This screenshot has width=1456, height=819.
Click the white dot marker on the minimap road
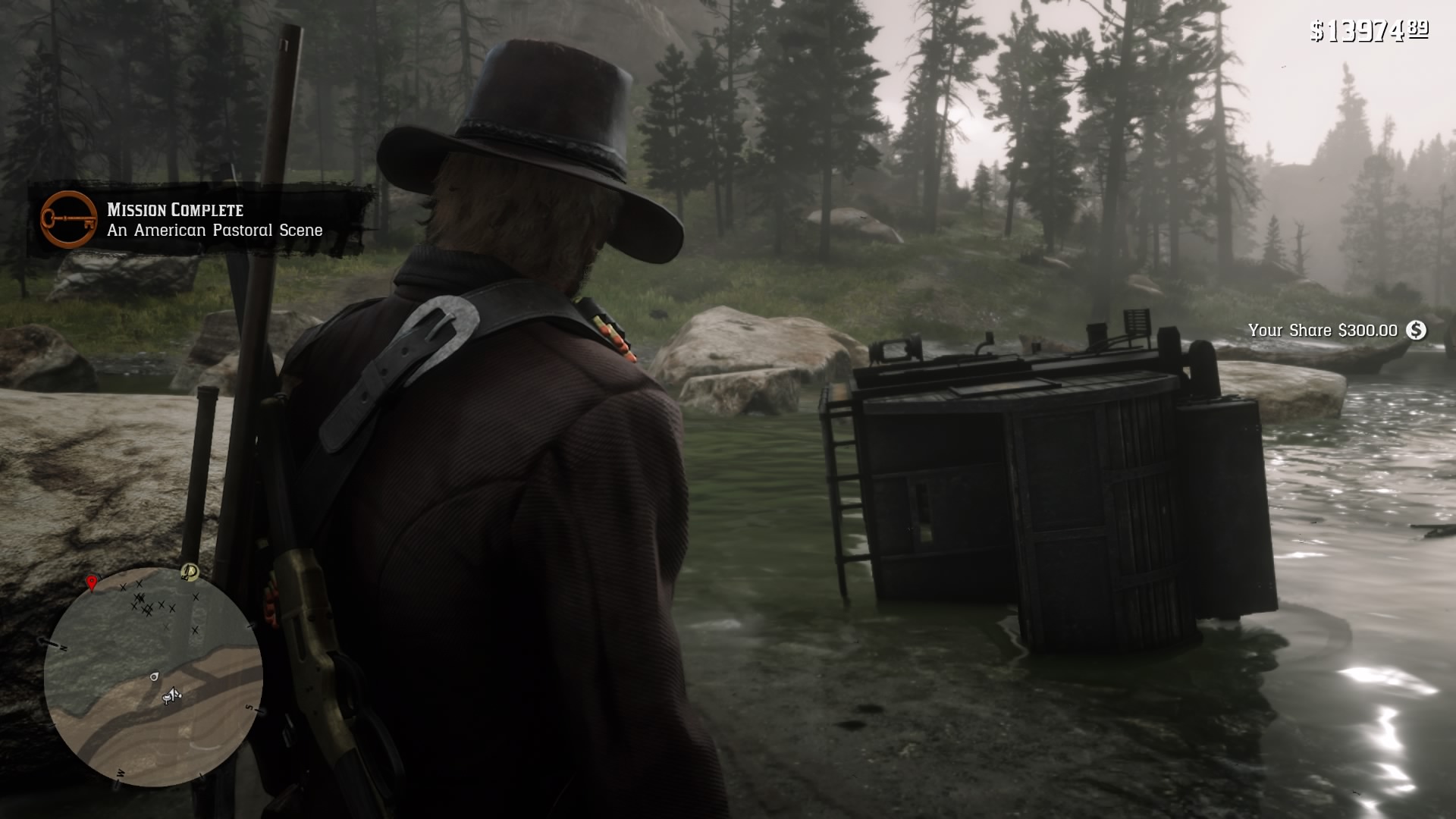pos(154,677)
